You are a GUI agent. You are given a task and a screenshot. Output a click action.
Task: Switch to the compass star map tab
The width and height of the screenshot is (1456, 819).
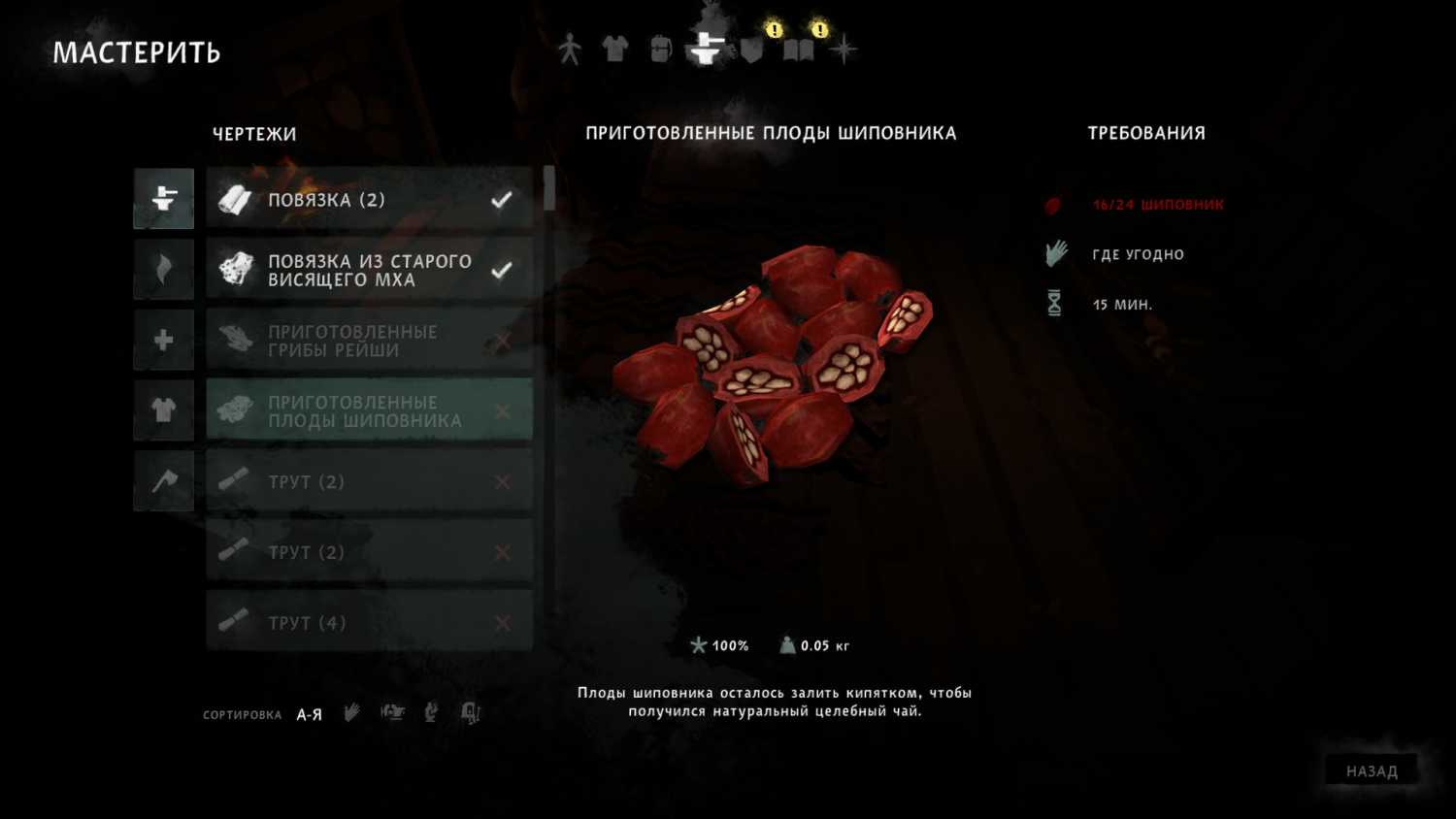pos(844,49)
